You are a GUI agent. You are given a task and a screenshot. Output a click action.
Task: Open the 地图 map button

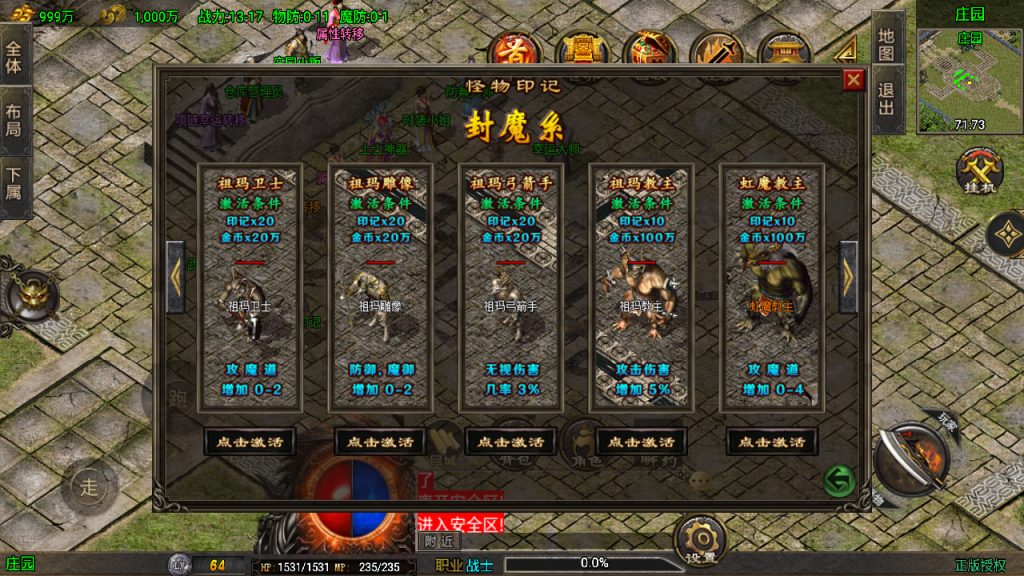tap(887, 43)
